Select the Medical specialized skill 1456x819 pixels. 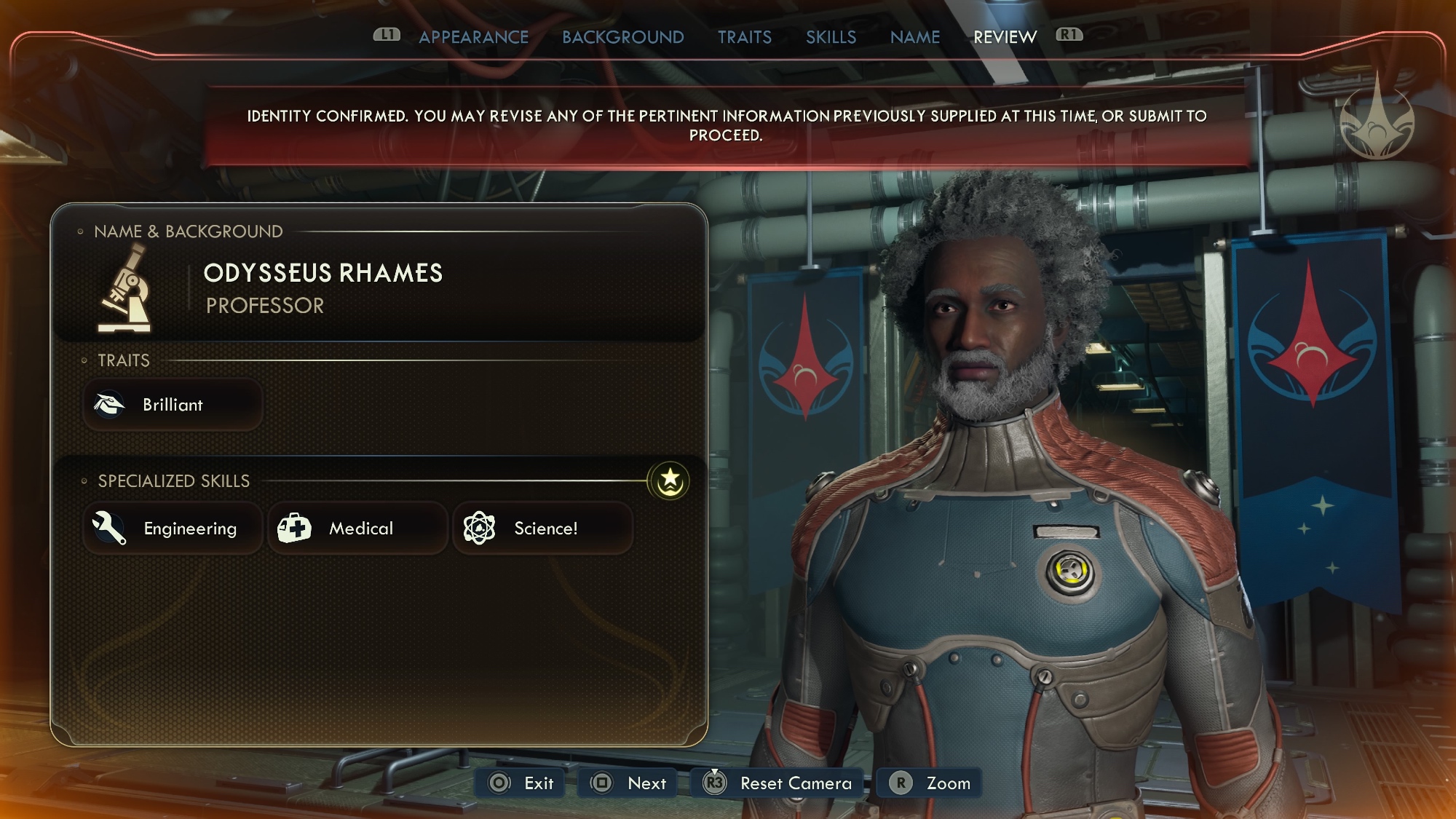(357, 529)
